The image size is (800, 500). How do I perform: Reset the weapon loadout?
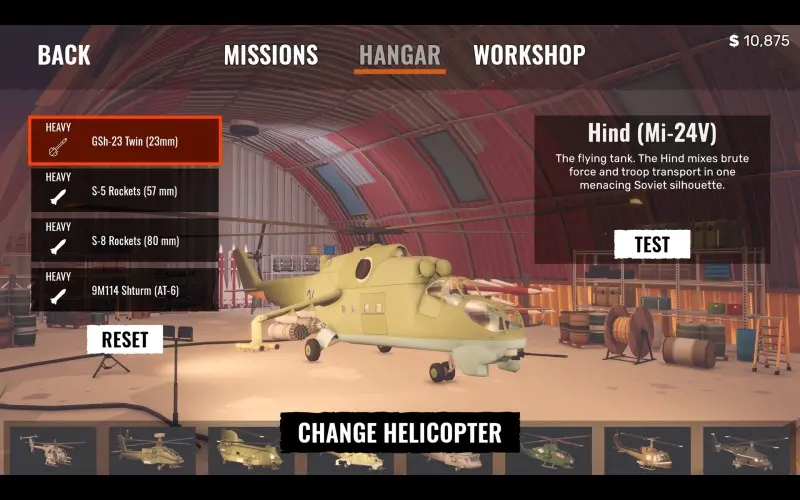[x=125, y=339]
